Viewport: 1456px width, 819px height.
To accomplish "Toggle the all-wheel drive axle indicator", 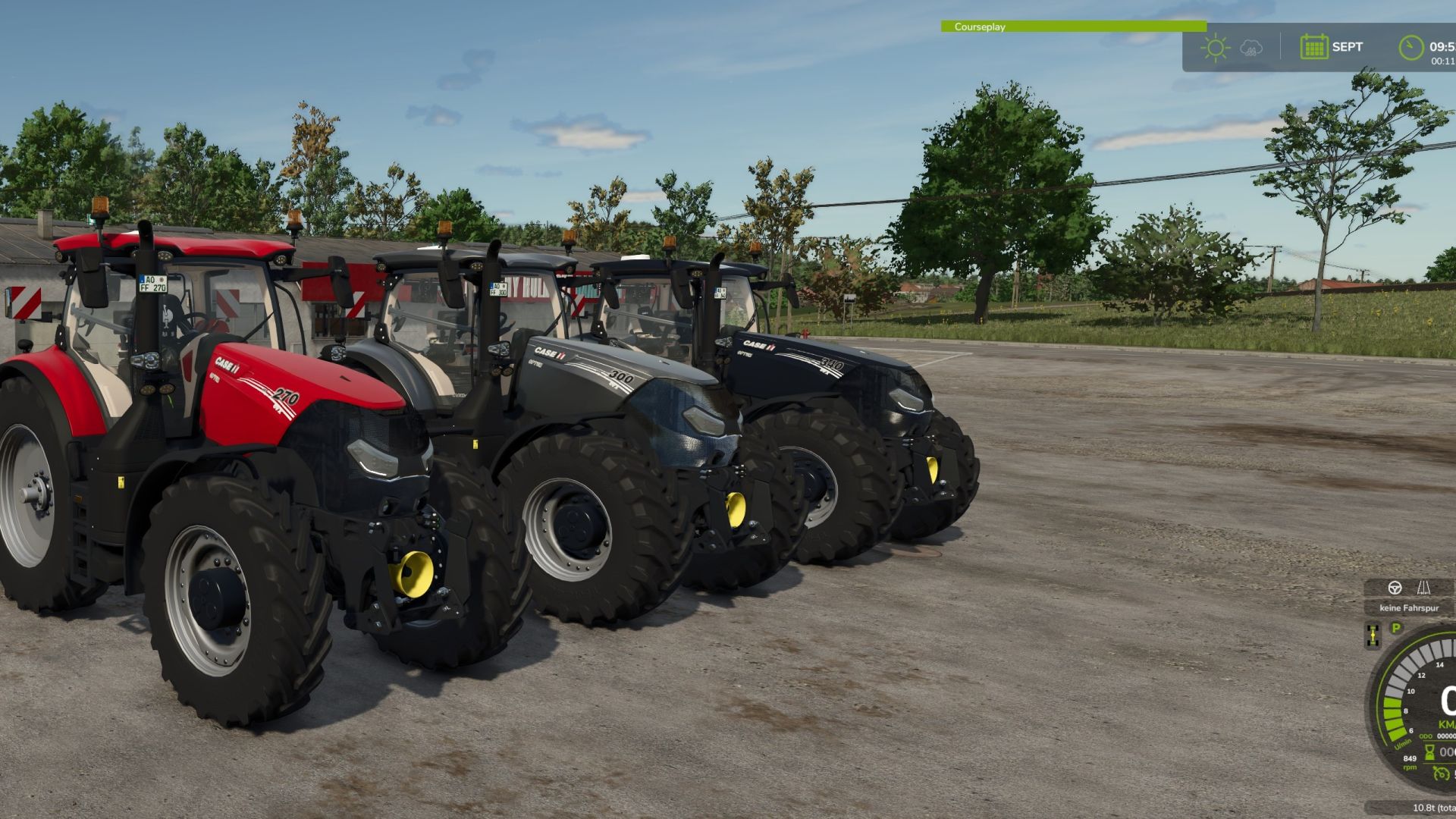I will [1373, 634].
